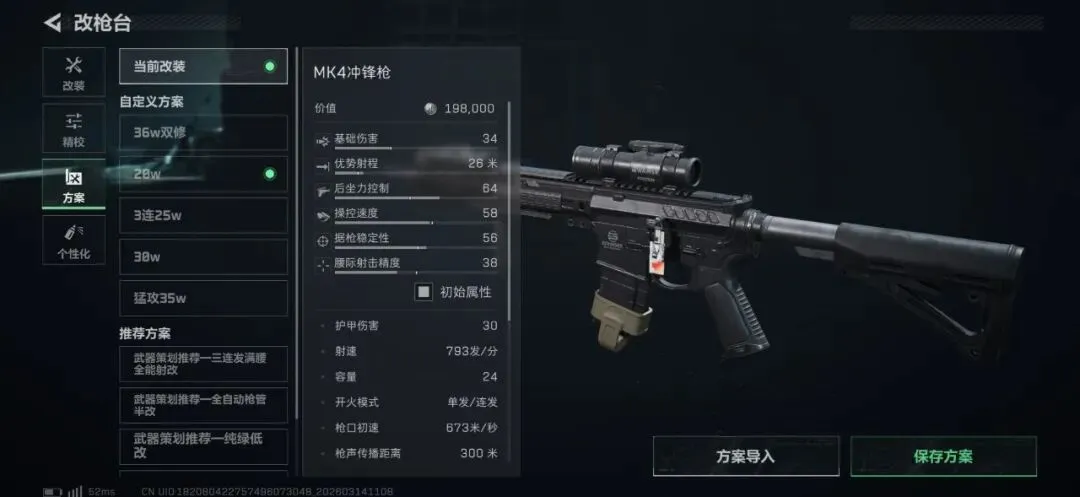1080x497 pixels.
Task: Click the 方案导入 button
Action: pos(745,456)
